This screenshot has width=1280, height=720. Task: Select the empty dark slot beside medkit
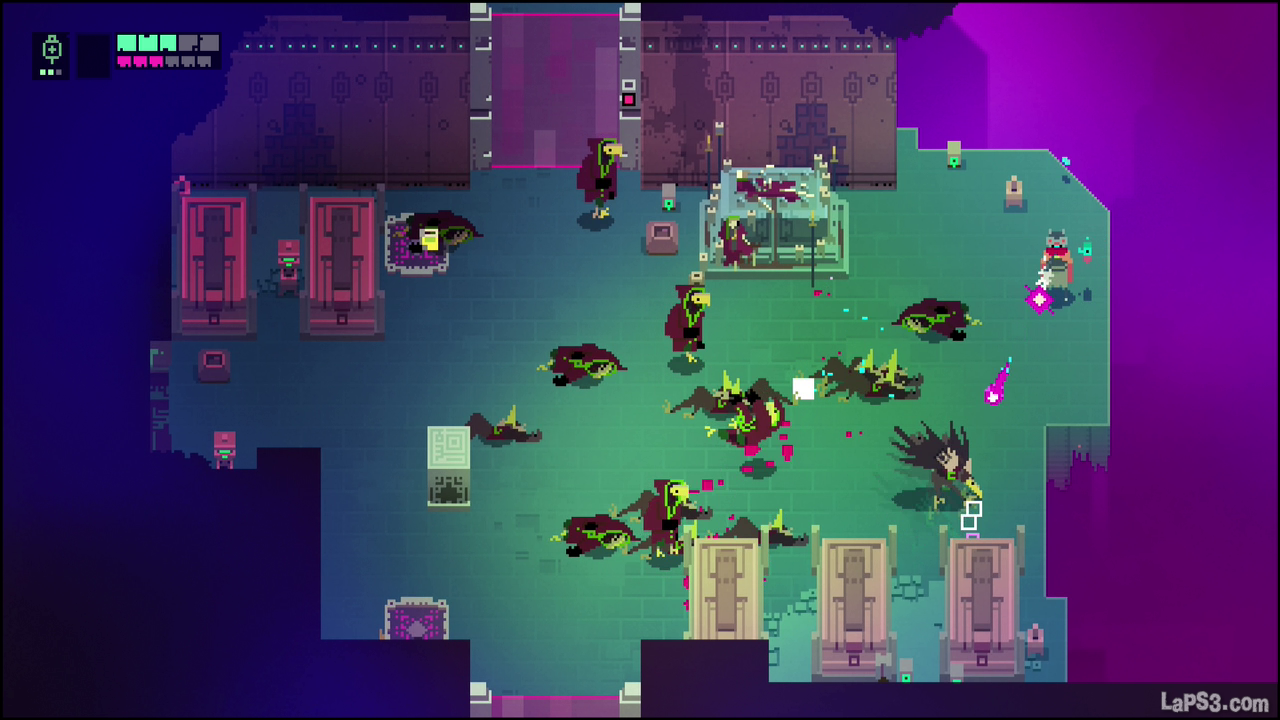coord(94,55)
